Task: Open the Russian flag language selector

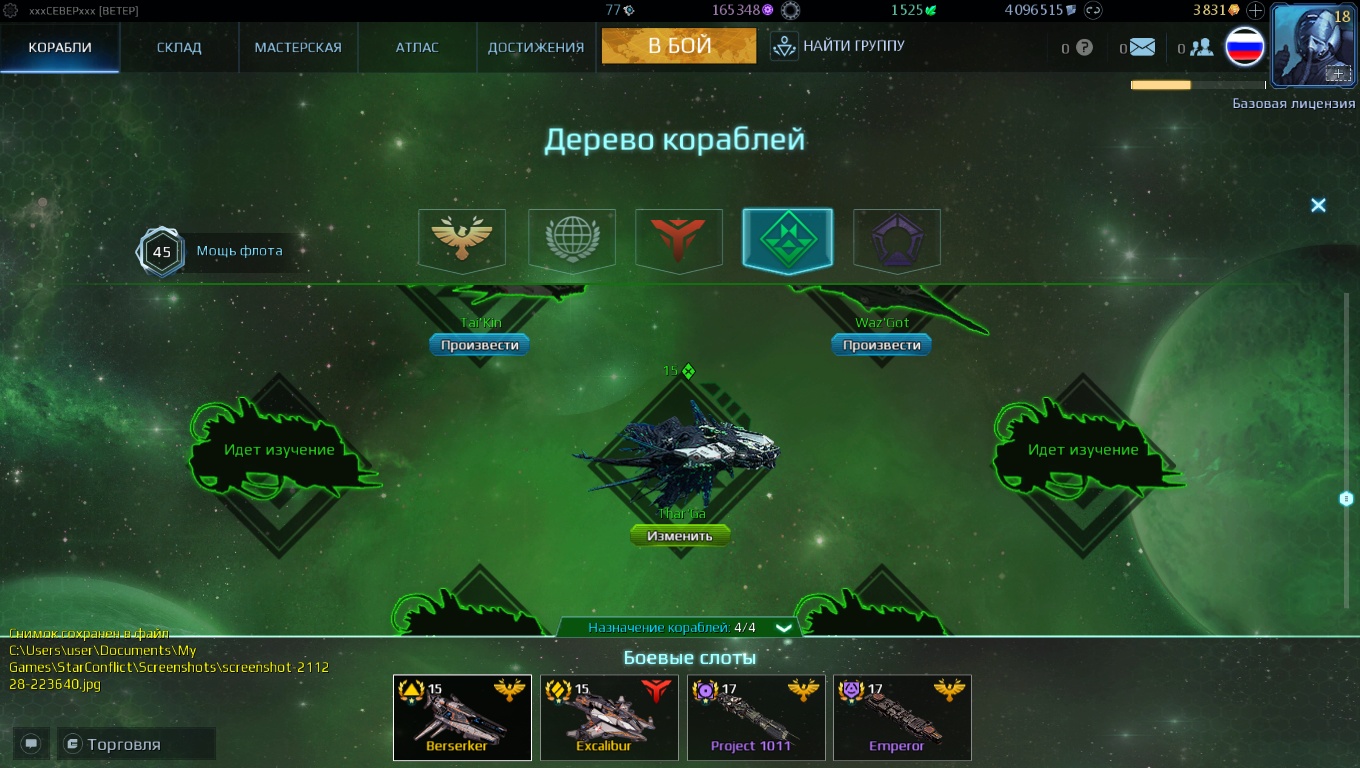Action: [1243, 46]
